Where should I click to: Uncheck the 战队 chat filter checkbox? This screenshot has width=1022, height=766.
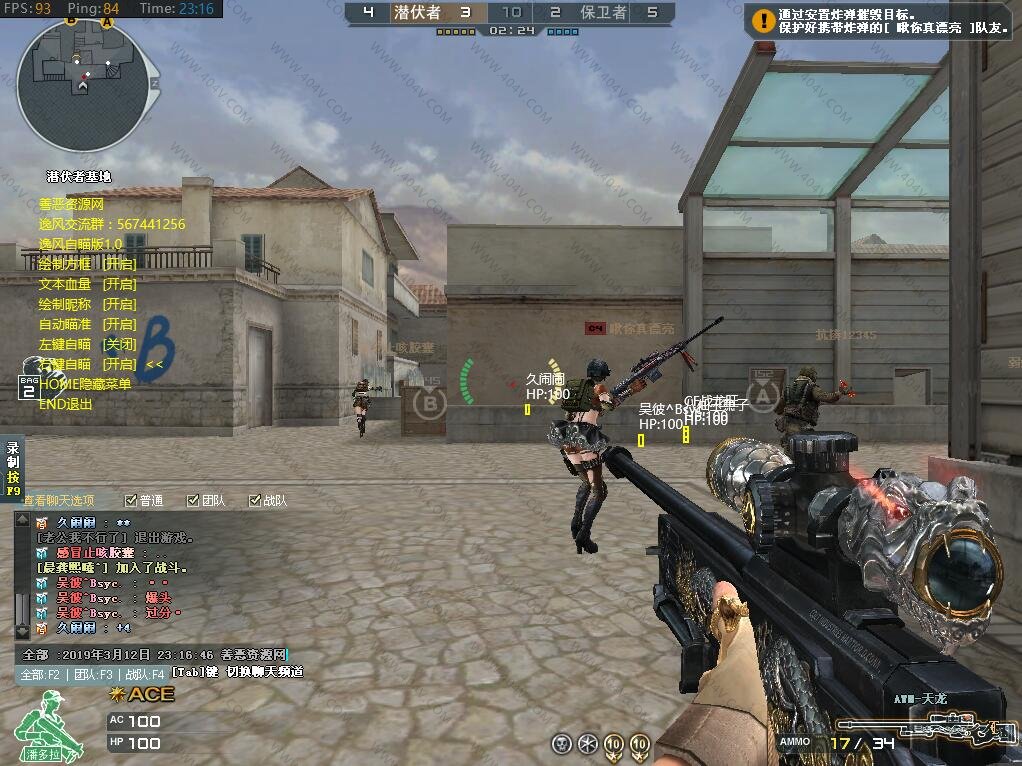click(255, 500)
